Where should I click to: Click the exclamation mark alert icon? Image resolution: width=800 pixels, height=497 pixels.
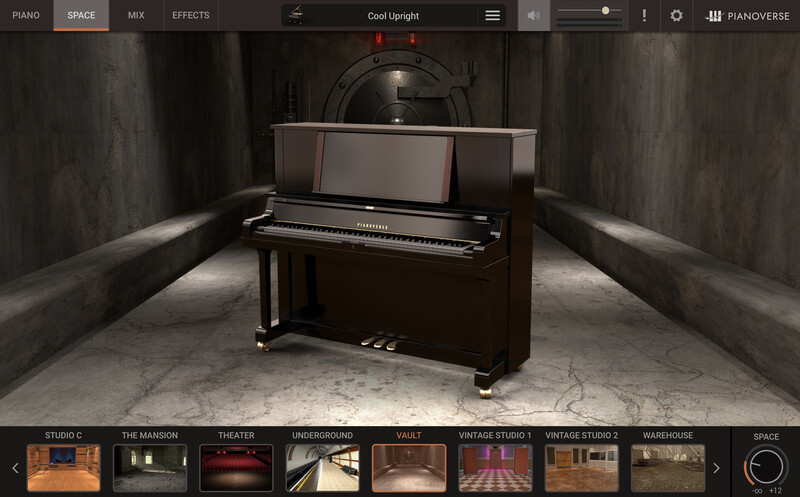644,16
